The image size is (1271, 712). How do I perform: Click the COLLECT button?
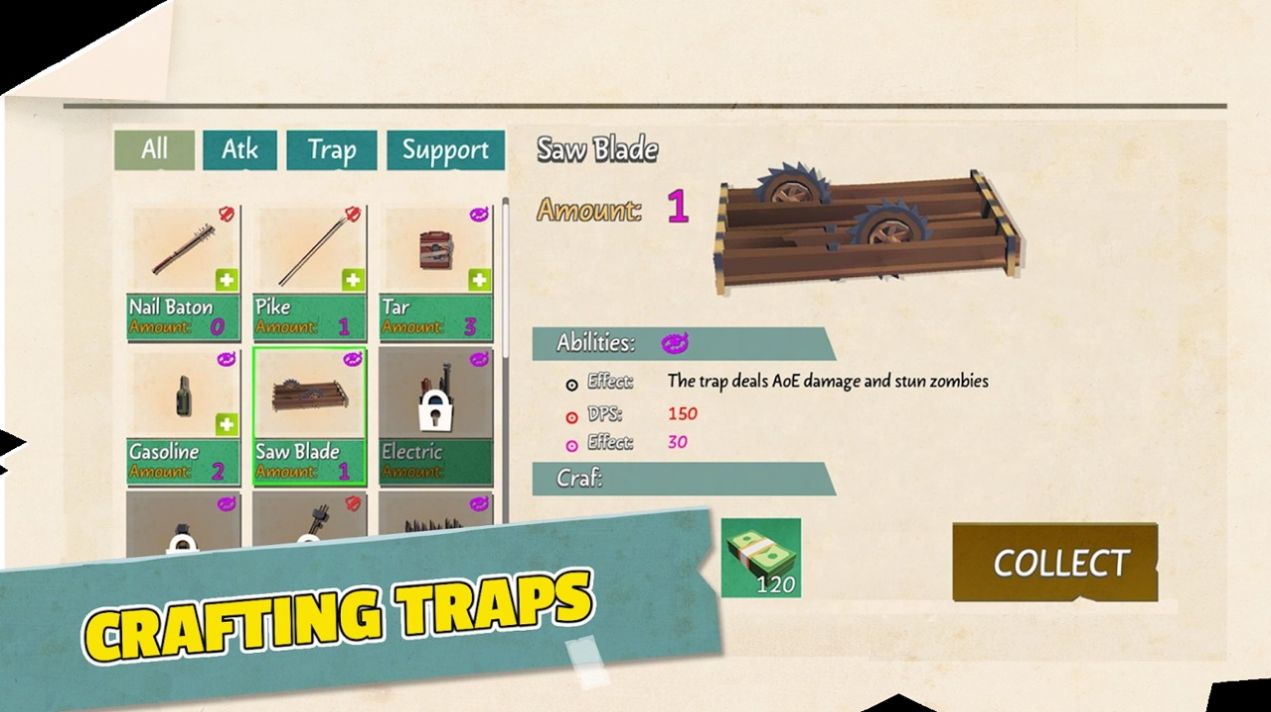point(1059,563)
